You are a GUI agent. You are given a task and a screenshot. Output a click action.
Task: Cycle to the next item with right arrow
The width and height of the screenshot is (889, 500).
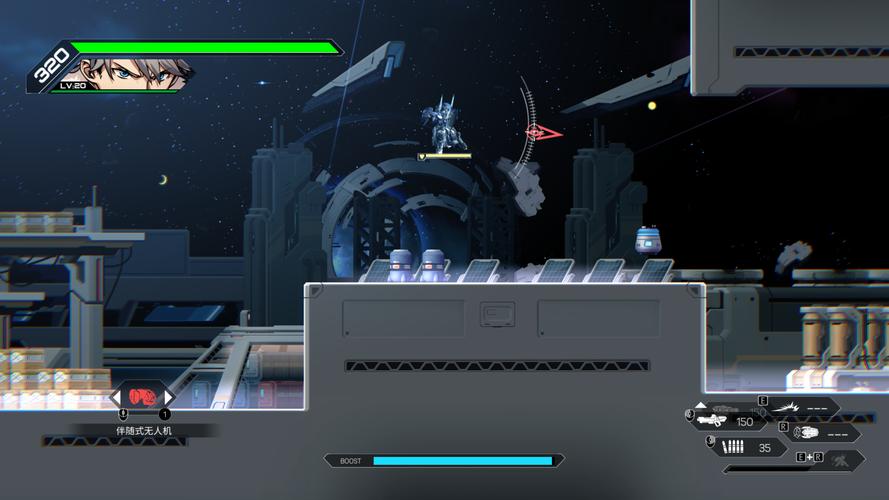[x=168, y=398]
